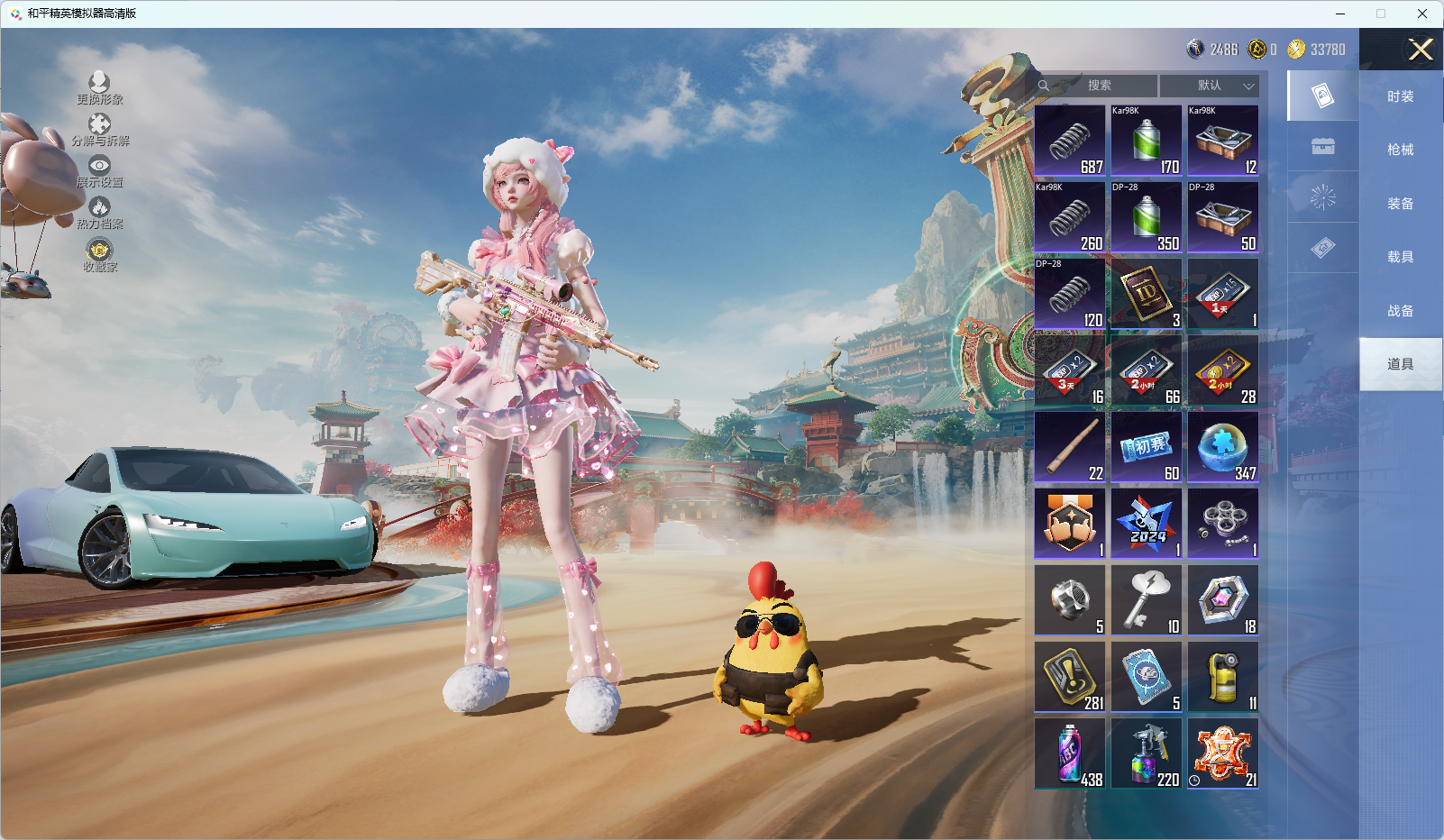Open the 默认 sort dropdown
Viewport: 1444px width, 840px height.
1209,86
